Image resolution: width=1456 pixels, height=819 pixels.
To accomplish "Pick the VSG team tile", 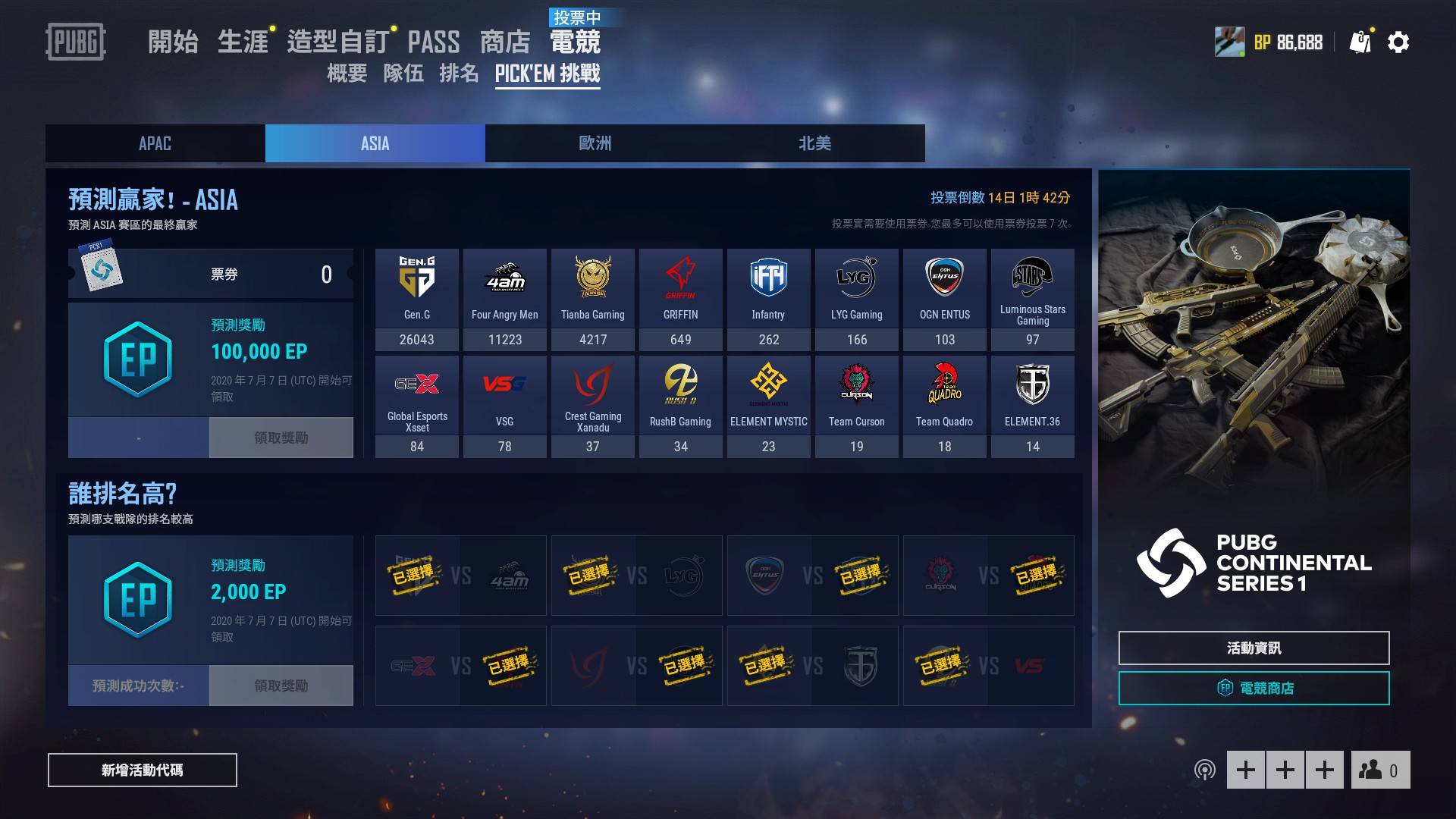I will 504,406.
